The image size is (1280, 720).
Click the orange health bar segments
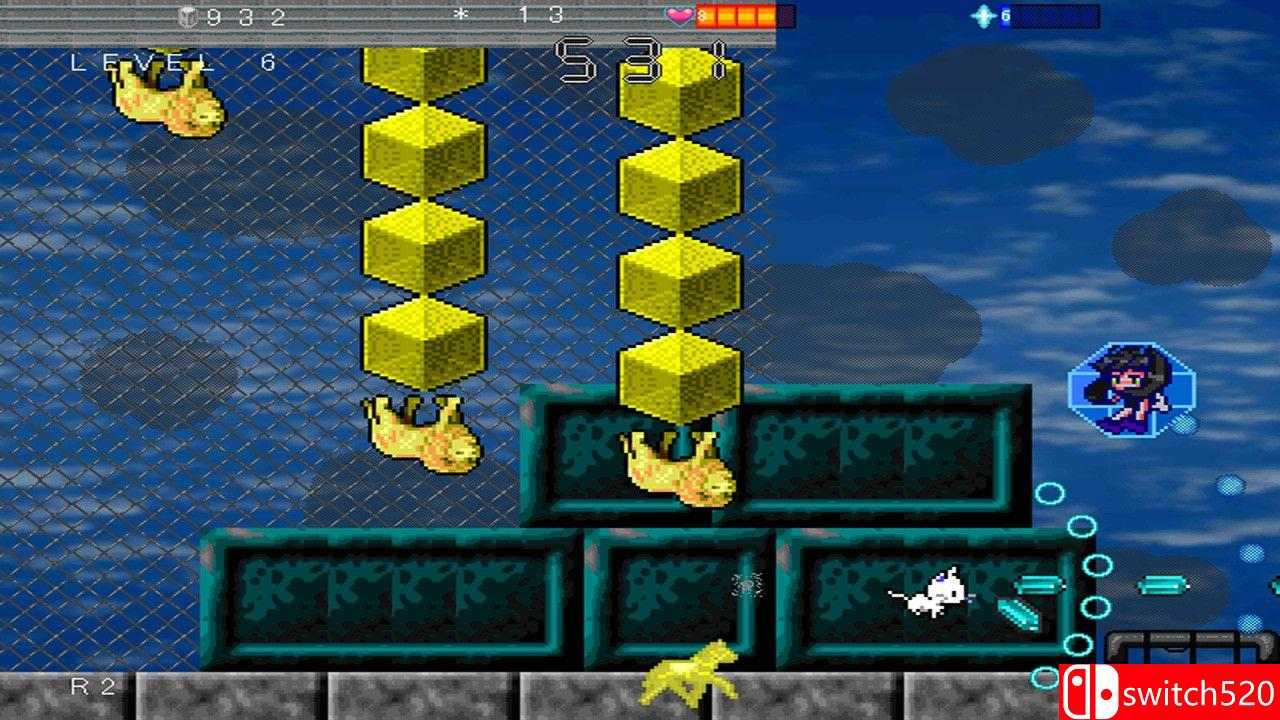[x=740, y=14]
